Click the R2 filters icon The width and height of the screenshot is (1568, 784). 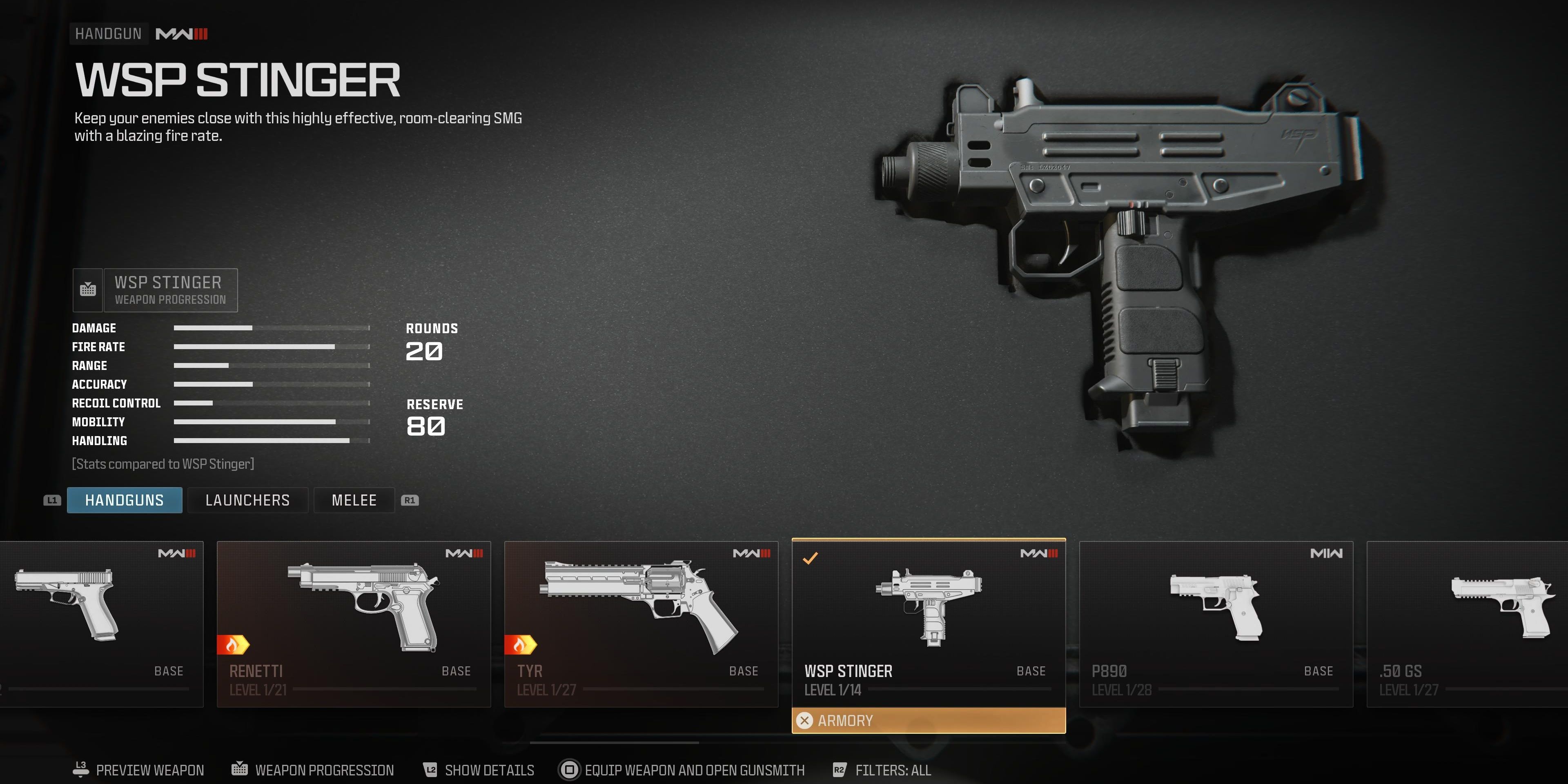point(839,769)
